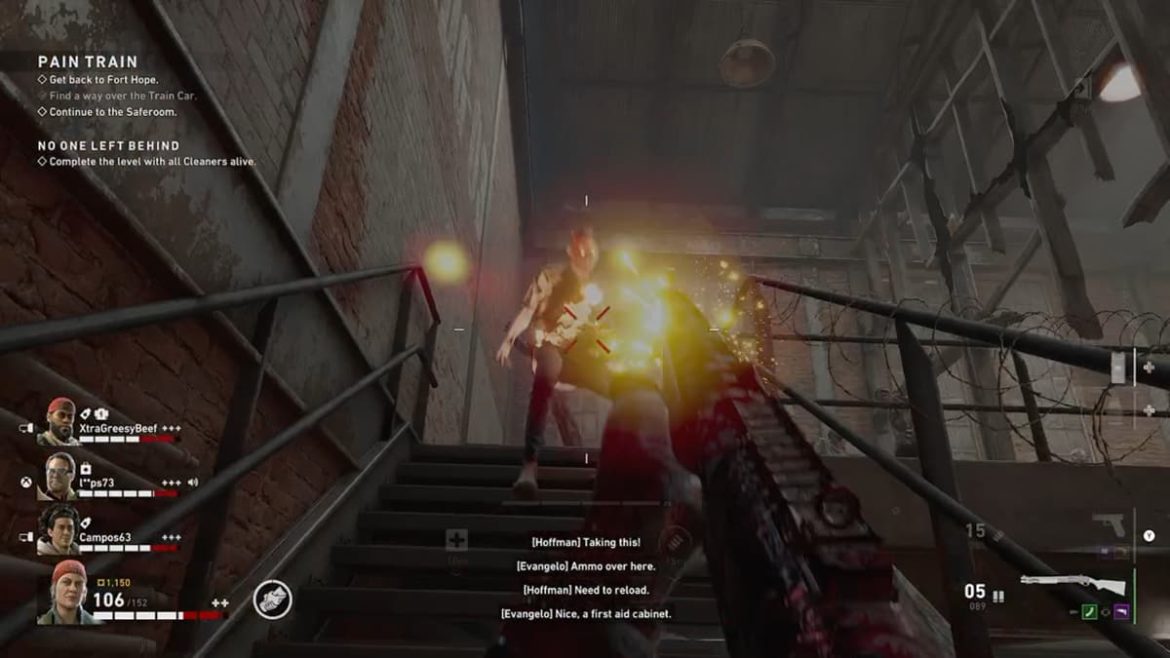The width and height of the screenshot is (1170, 658).
Task: Select teammate portrait above the l**ps73 name
Action: click(x=60, y=475)
